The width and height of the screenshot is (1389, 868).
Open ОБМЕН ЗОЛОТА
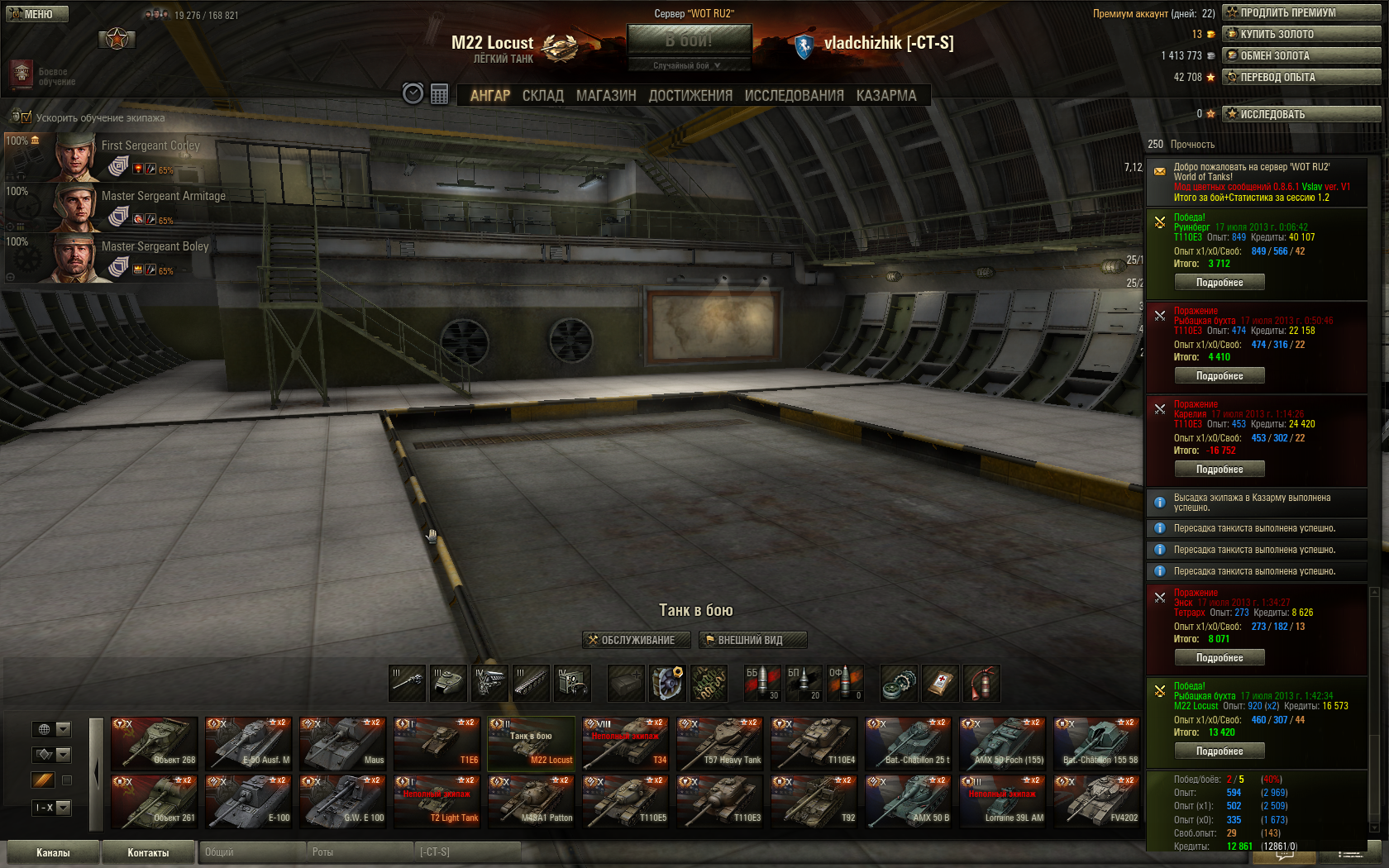tap(1302, 55)
